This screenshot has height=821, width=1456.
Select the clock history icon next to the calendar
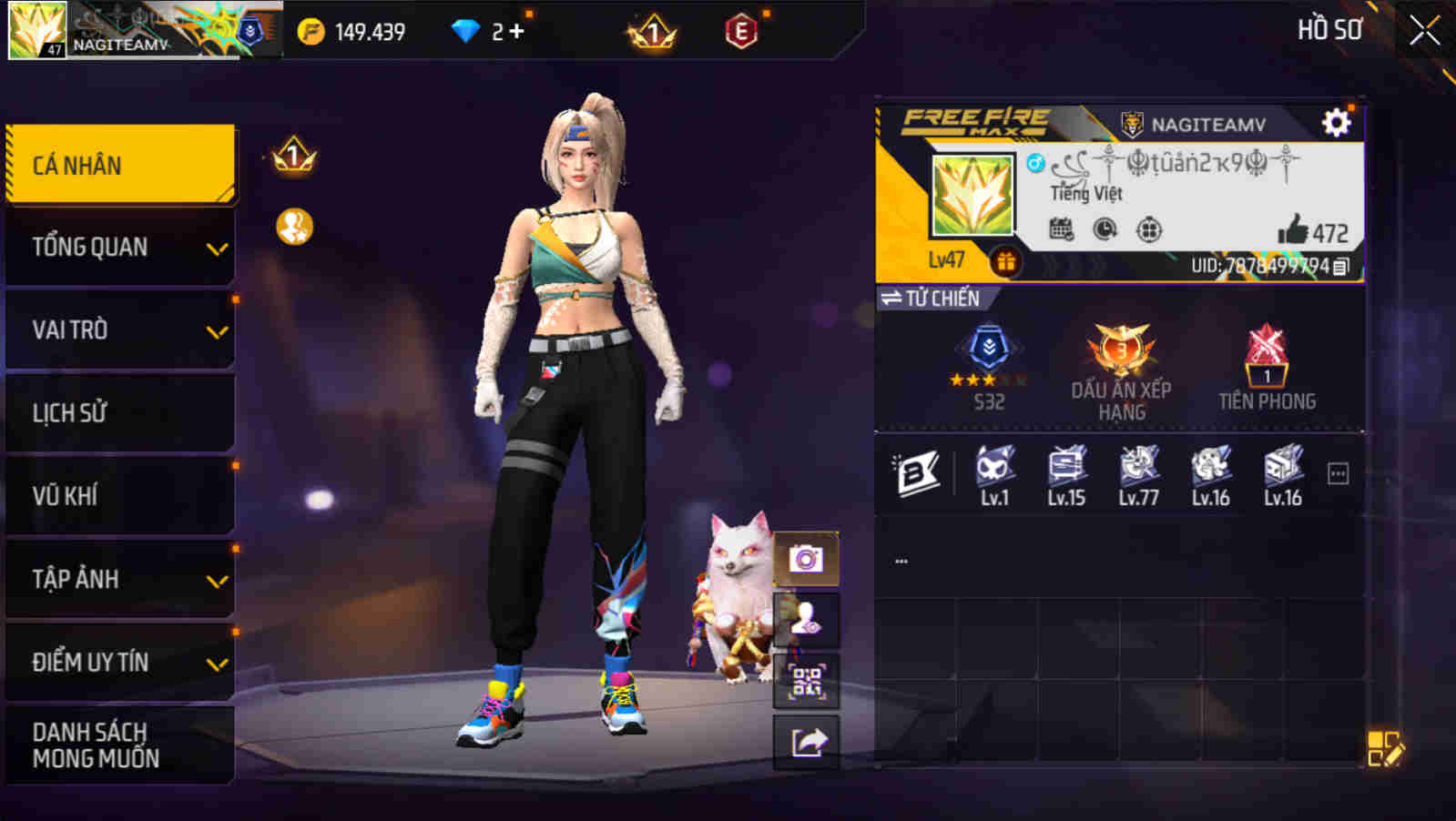[1102, 231]
